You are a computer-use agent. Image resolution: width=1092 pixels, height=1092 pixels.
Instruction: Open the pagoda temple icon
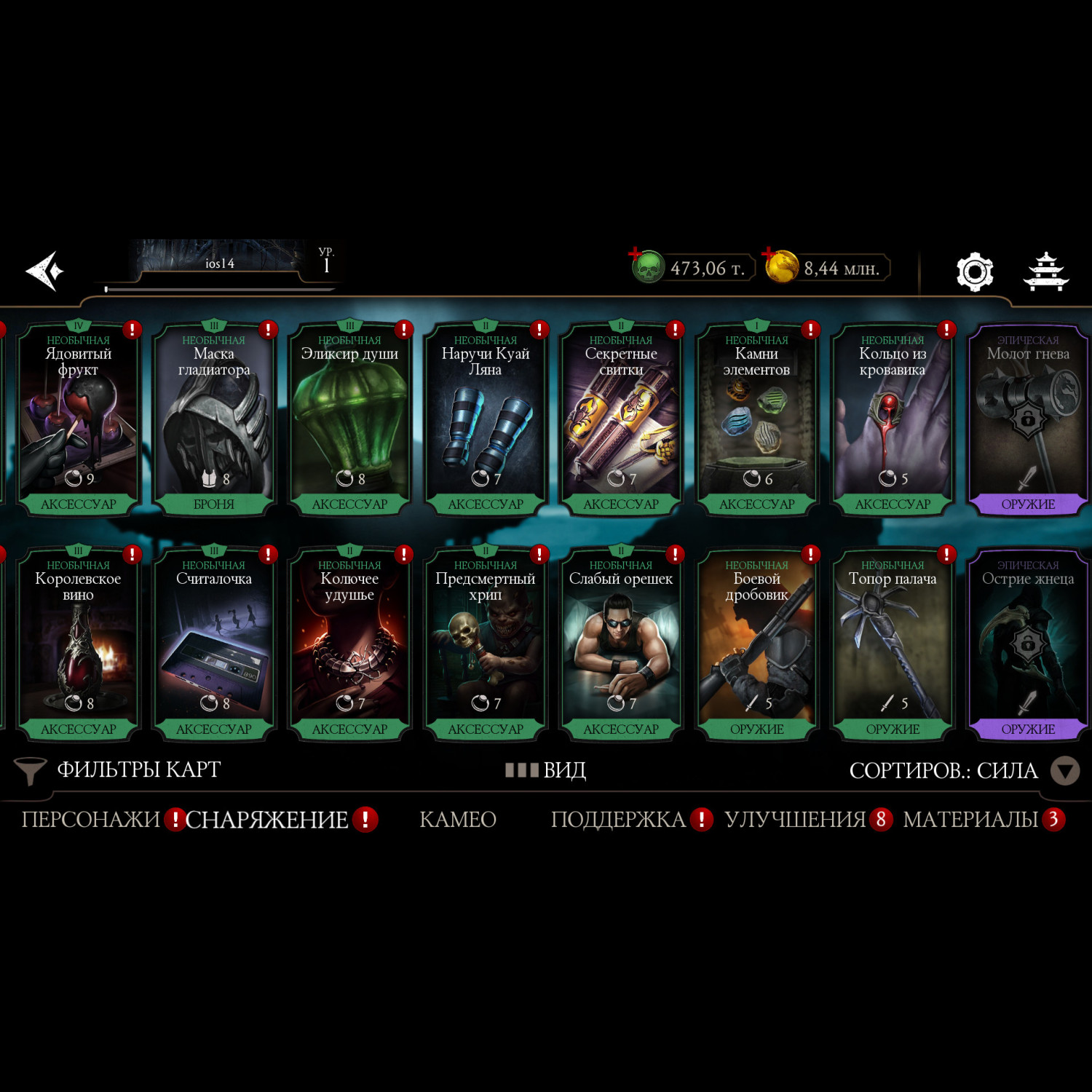point(1046,272)
